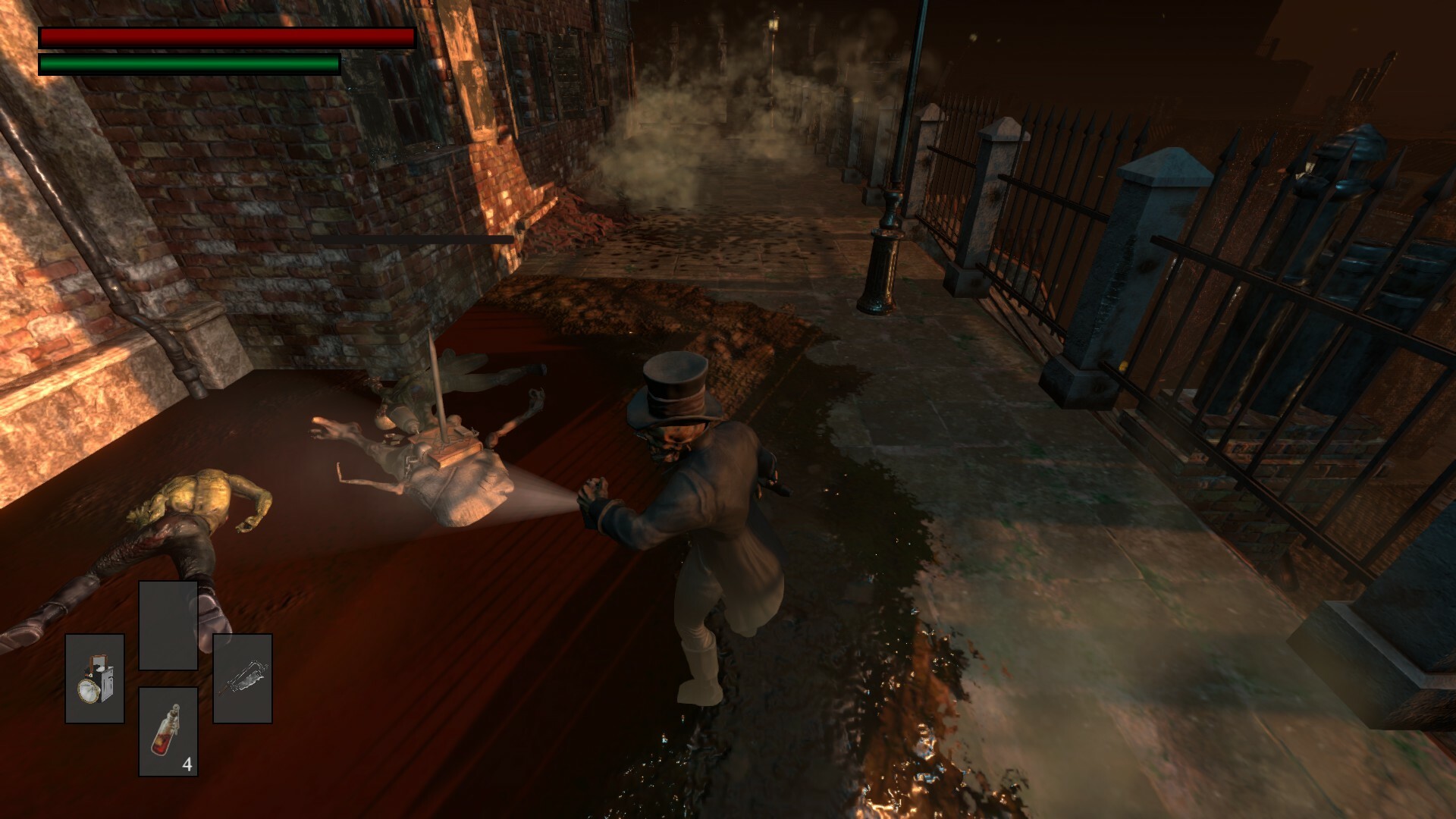
Task: Click the green stamina bar
Action: pyautogui.click(x=190, y=64)
